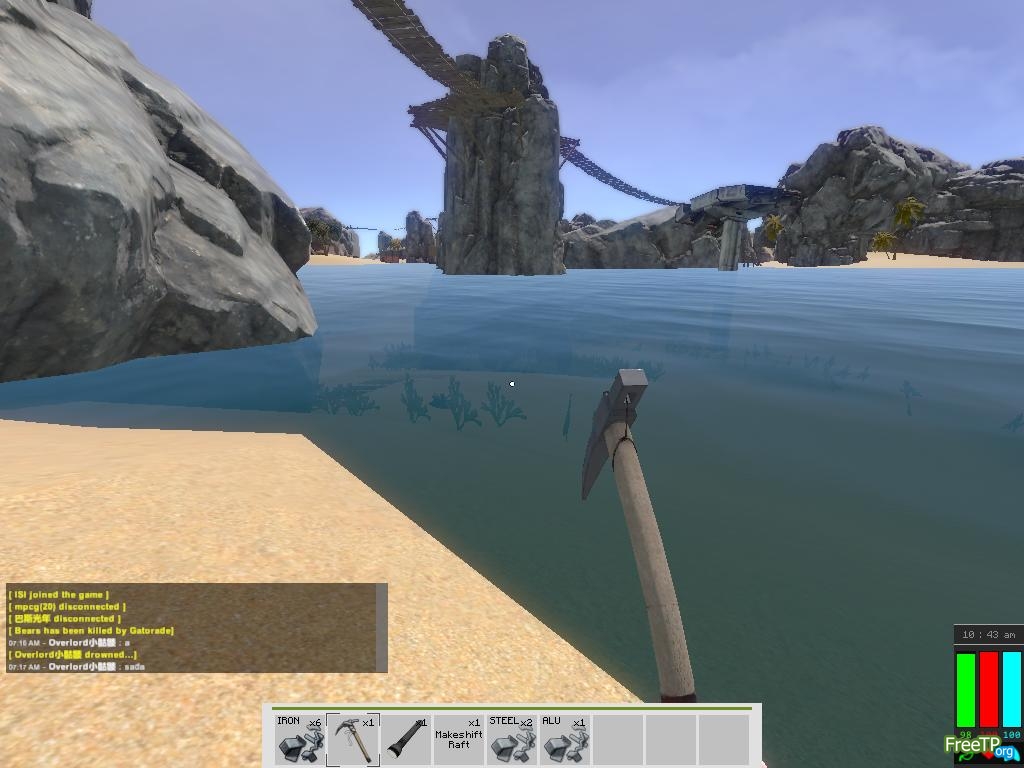The height and width of the screenshot is (768, 1024).
Task: Pick the STEEL x2 hotbar slot
Action: pyautogui.click(x=512, y=739)
